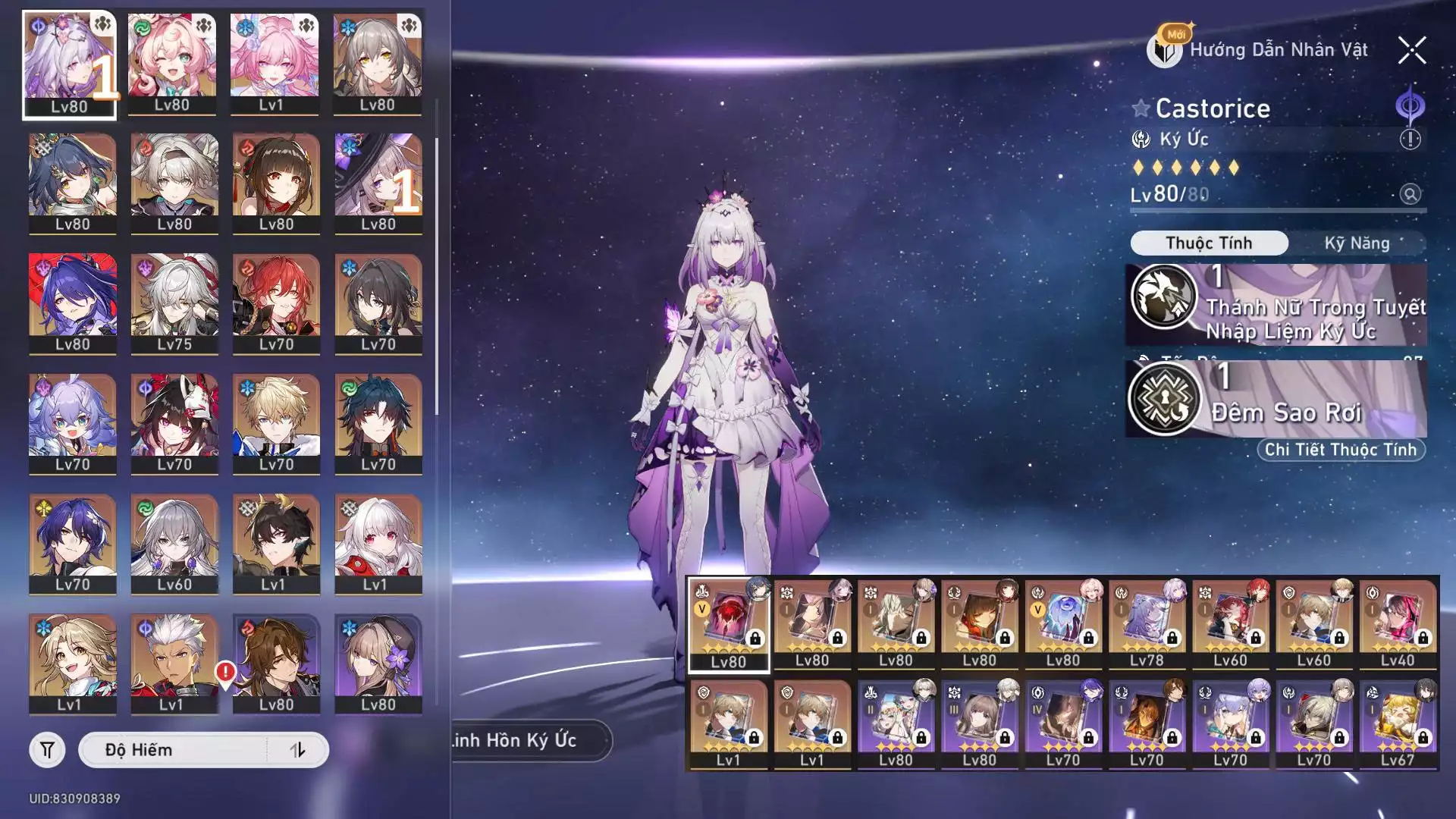The height and width of the screenshot is (819, 1456).
Task: Open the Độ Hiếm sort dropdown
Action: [174, 750]
